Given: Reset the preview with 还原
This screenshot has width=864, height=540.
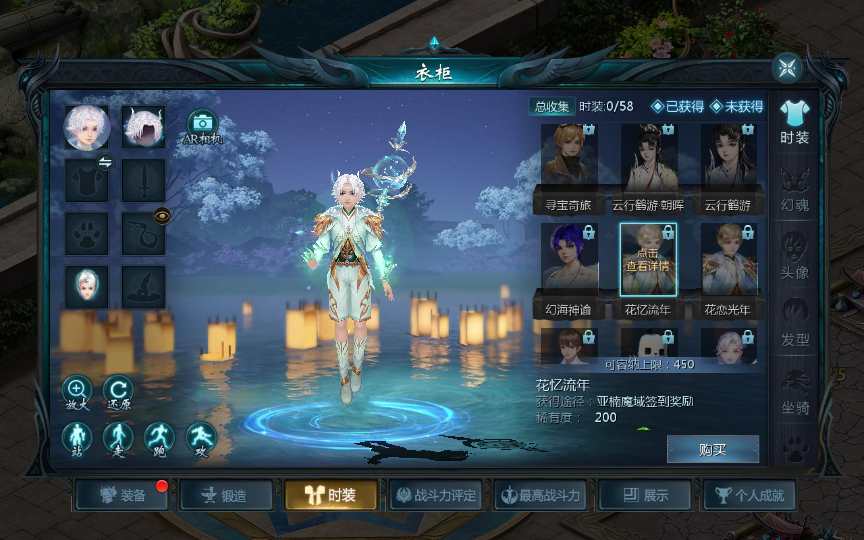Looking at the screenshot, I should (118, 390).
